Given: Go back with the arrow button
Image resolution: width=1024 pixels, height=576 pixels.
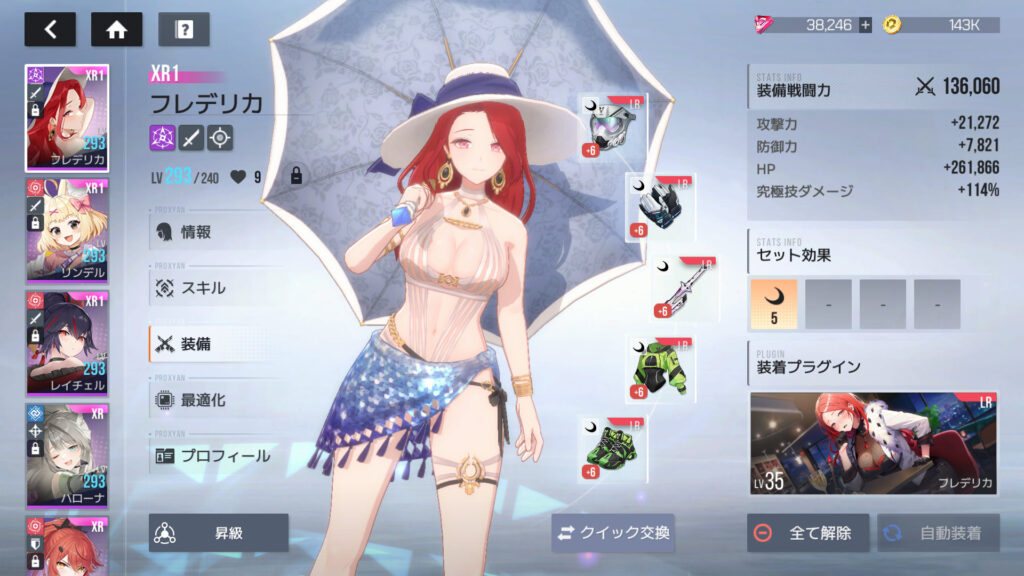Looking at the screenshot, I should (x=51, y=29).
